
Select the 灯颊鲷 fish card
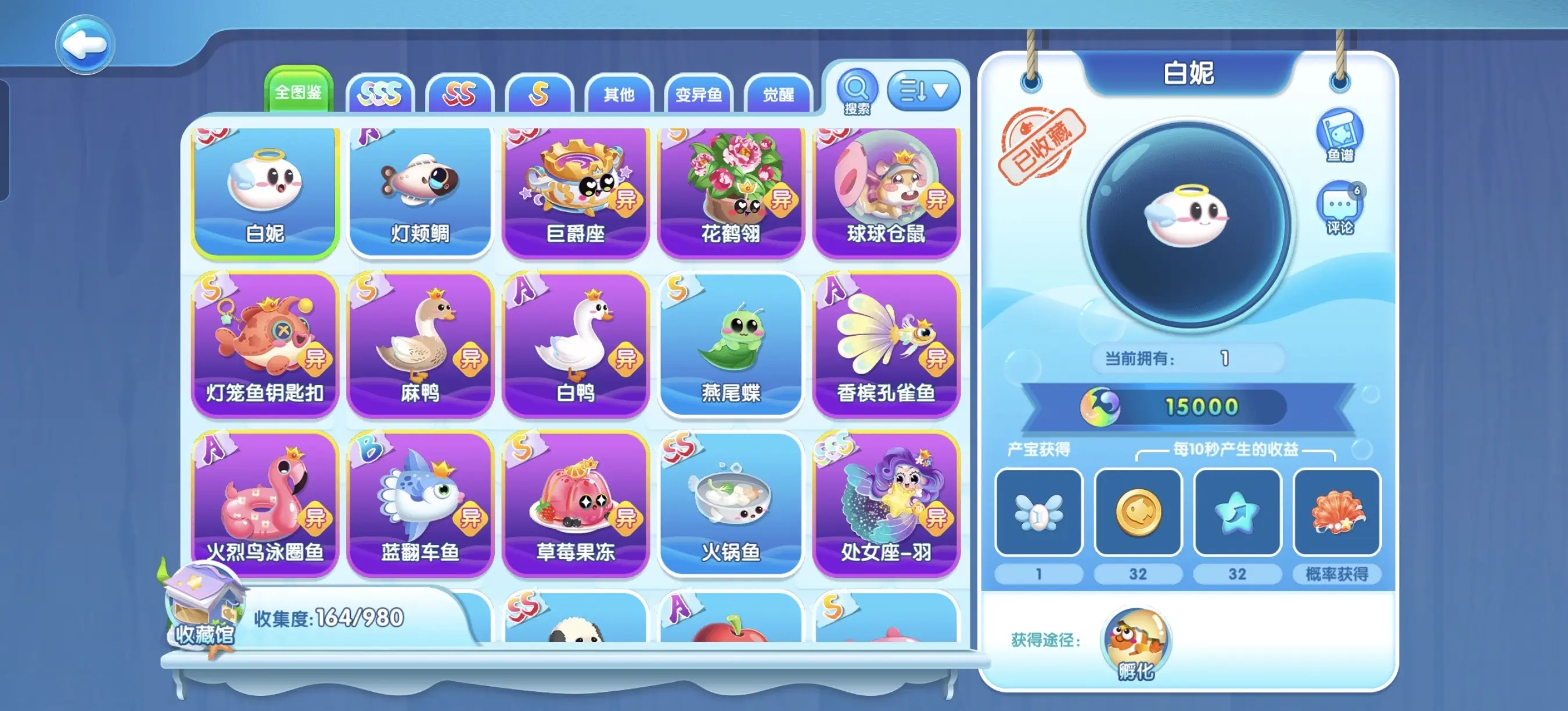[420, 192]
